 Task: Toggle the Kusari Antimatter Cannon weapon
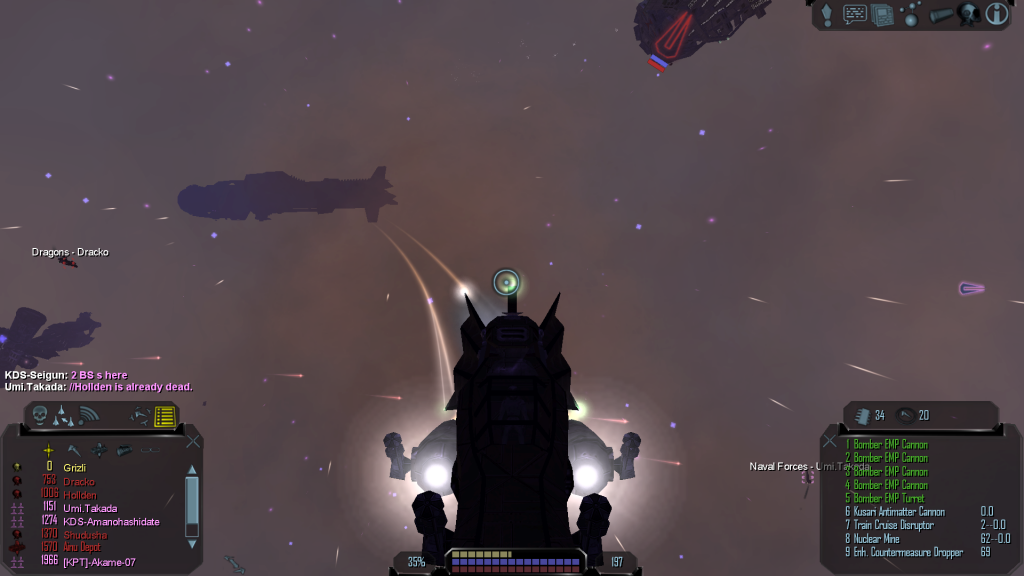click(x=898, y=512)
